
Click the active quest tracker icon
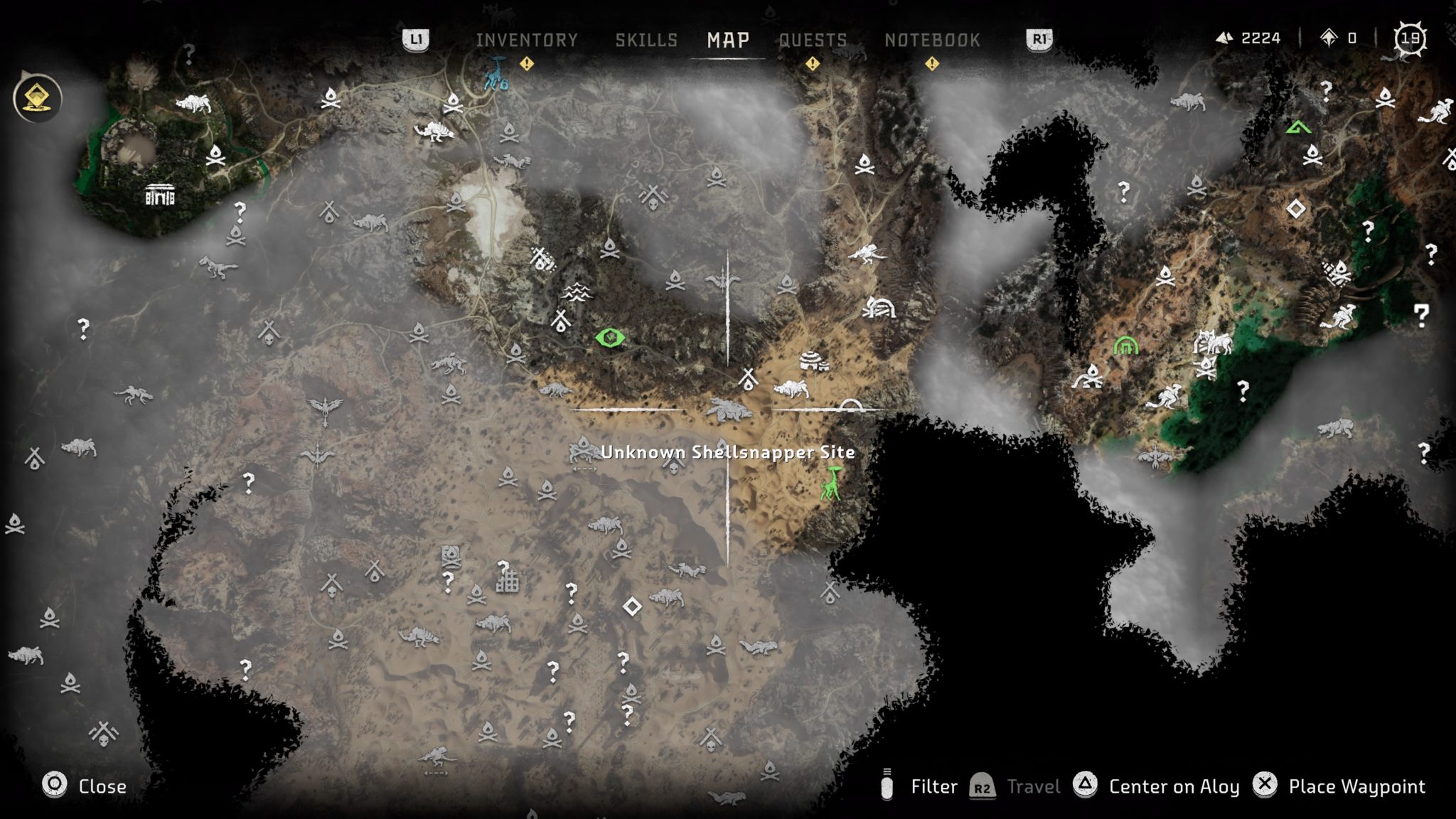tap(38, 98)
